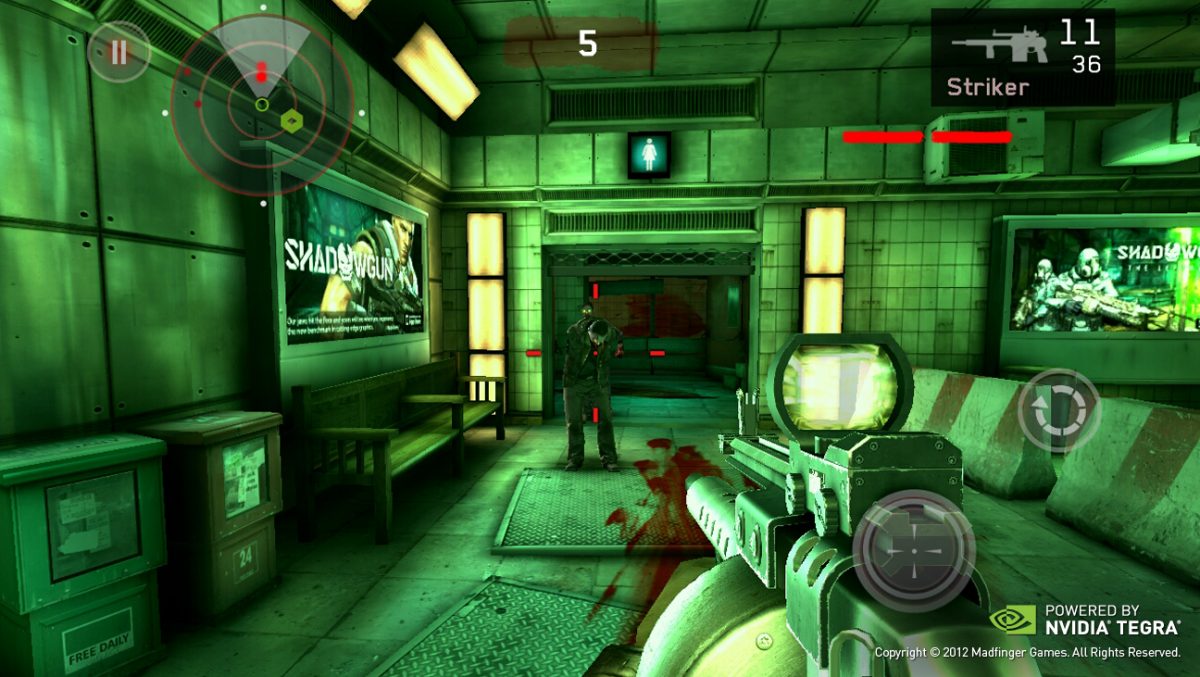Tap the circular enemy radar

[x=261, y=103]
